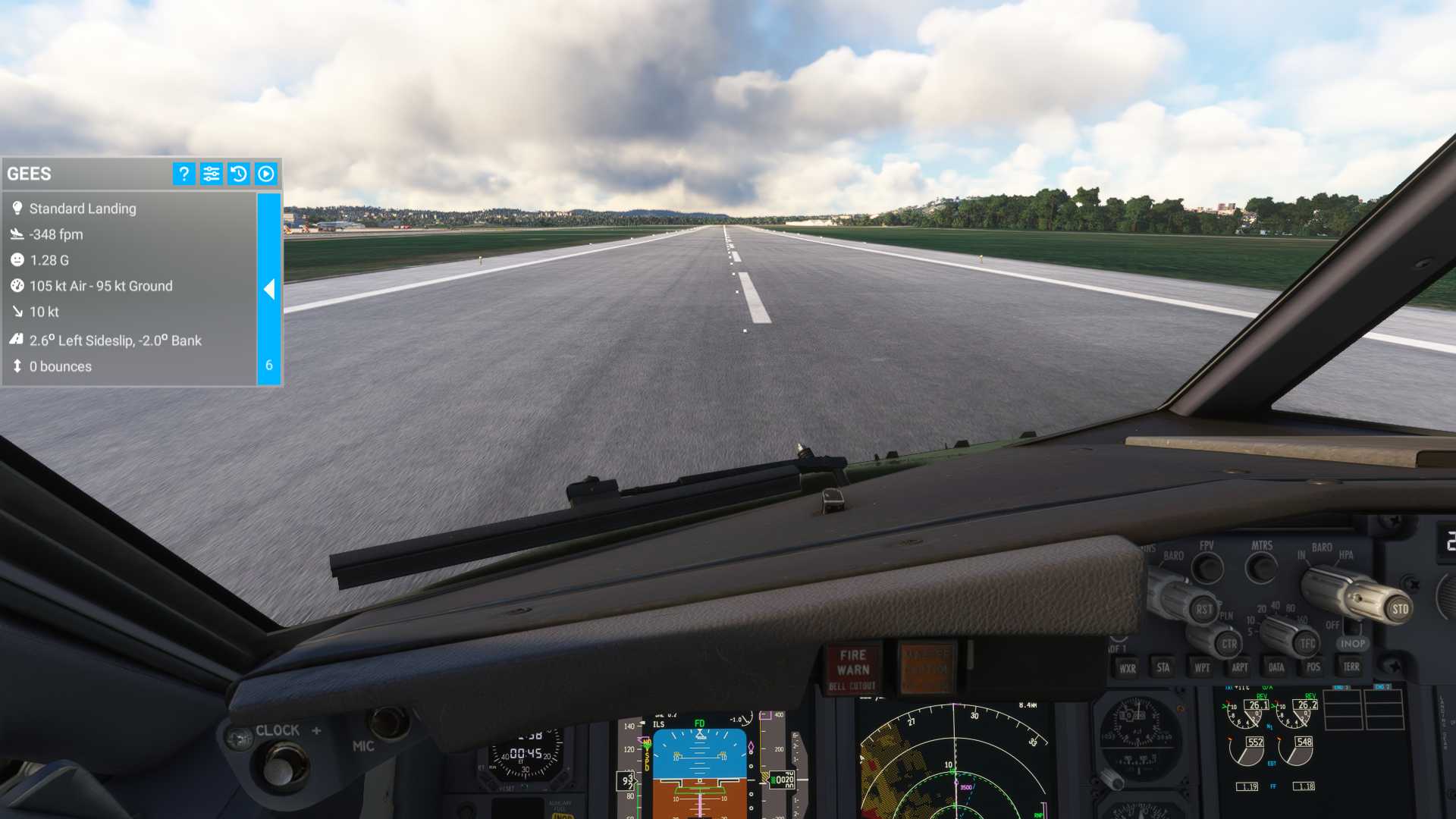This screenshot has width=1456, height=819.
Task: Toggle the POS position overlay
Action: pos(1314,668)
